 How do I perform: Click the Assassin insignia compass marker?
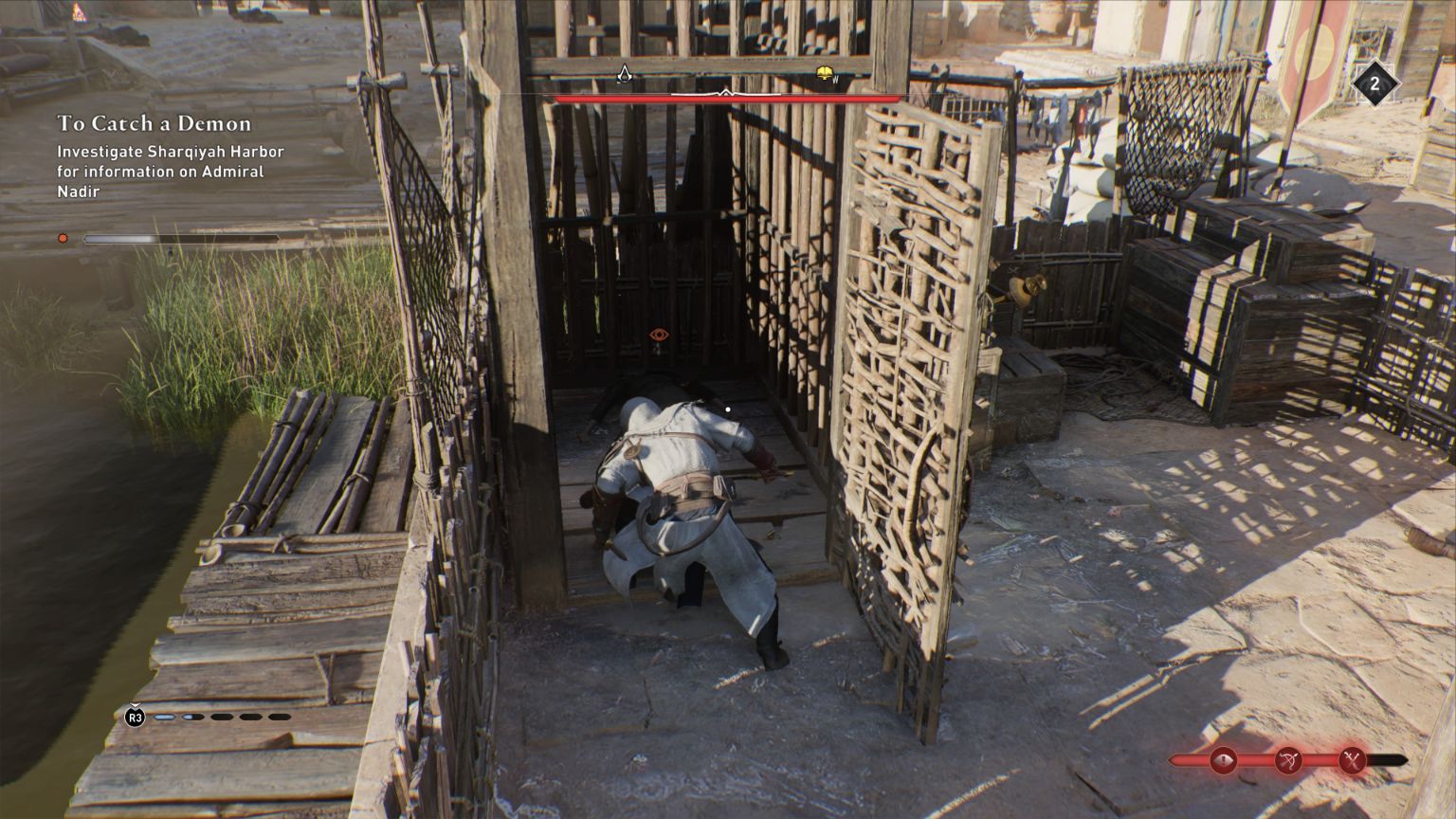point(624,74)
